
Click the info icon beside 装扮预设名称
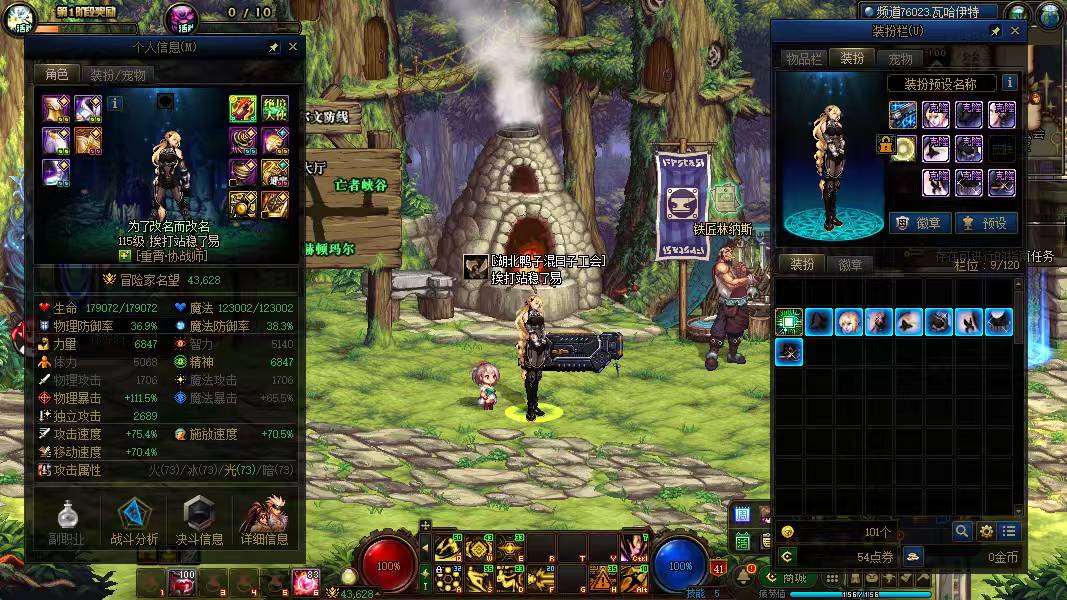[x=1009, y=83]
